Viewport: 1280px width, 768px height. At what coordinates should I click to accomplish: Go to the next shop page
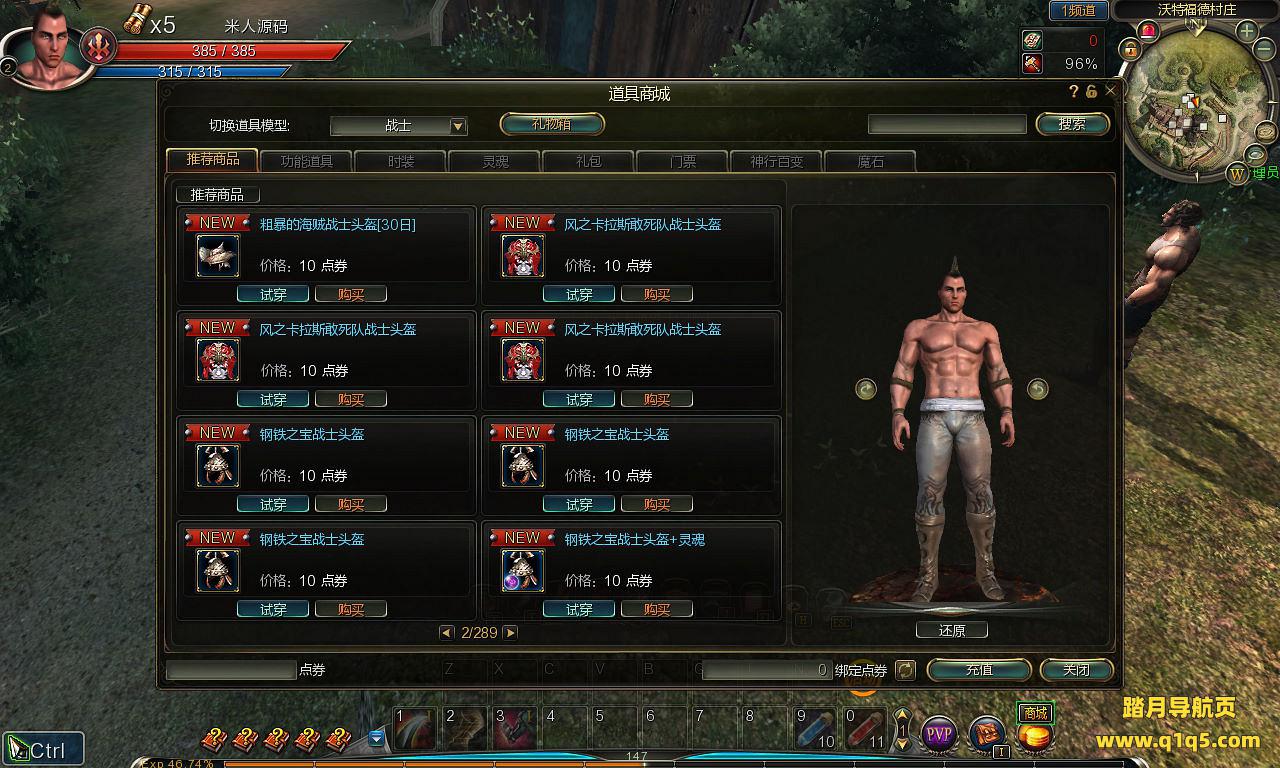(x=510, y=633)
